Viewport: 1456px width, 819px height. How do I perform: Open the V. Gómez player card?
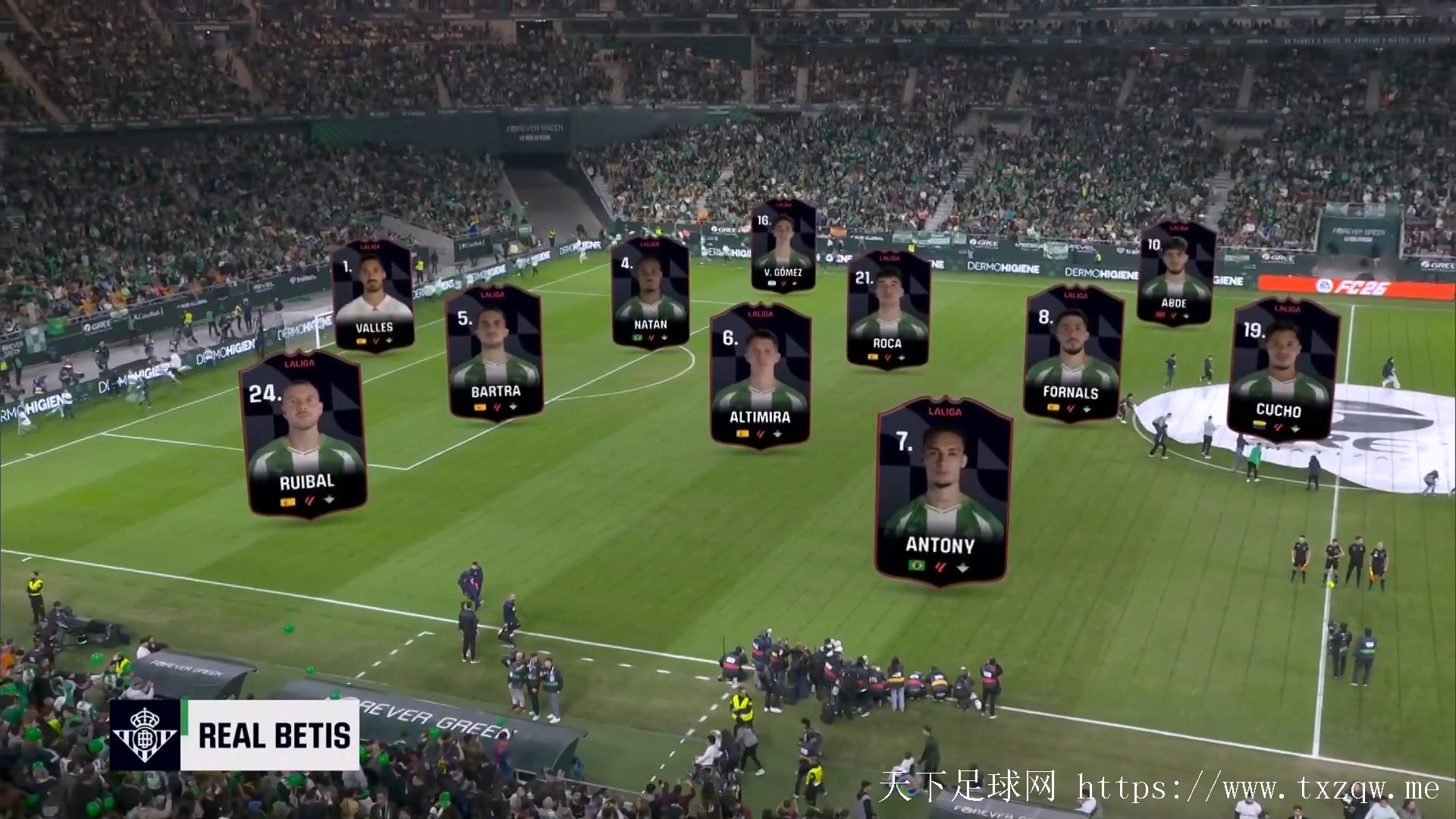point(783,246)
